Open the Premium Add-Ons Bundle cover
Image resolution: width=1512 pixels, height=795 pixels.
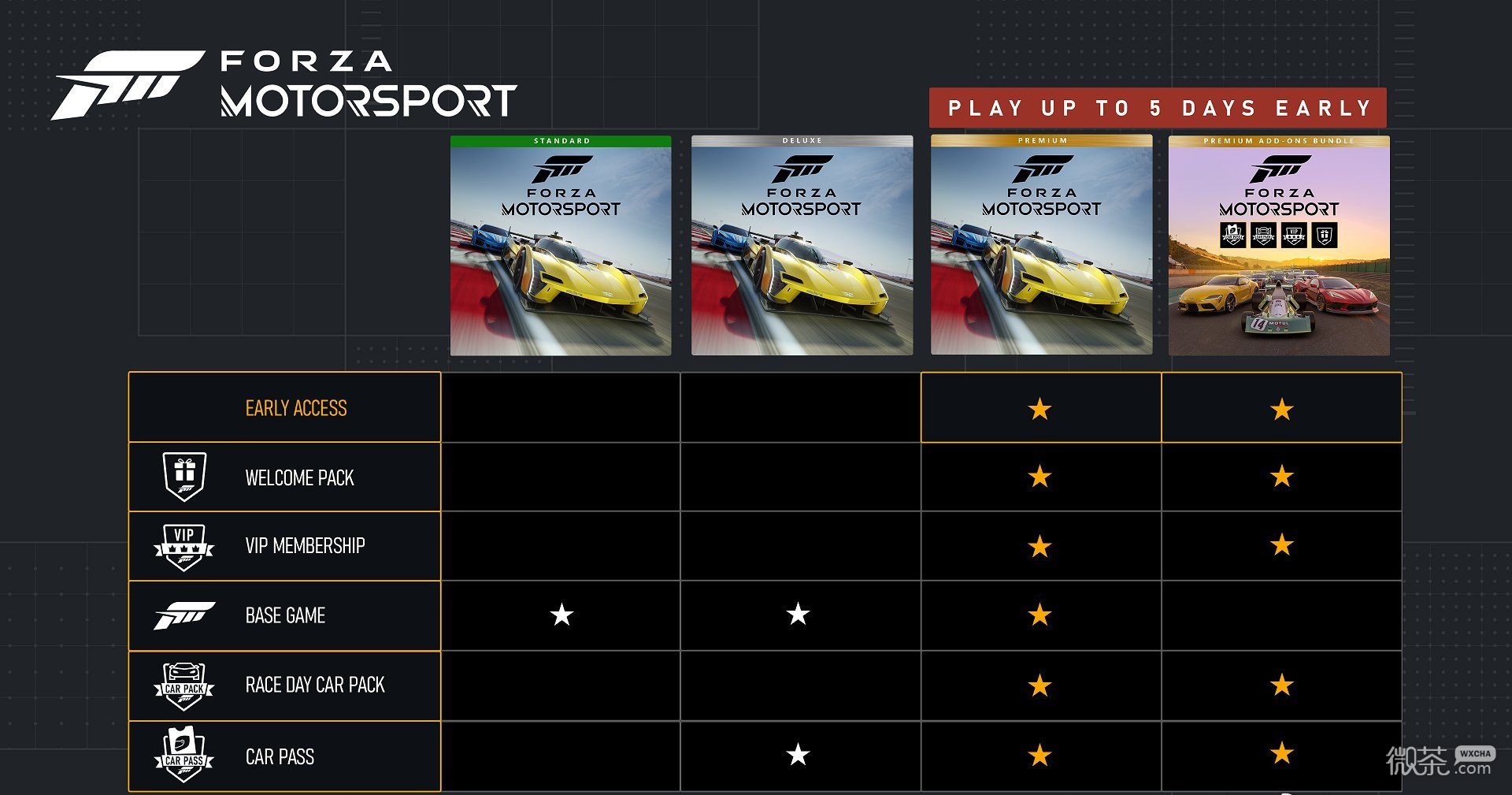click(1279, 245)
